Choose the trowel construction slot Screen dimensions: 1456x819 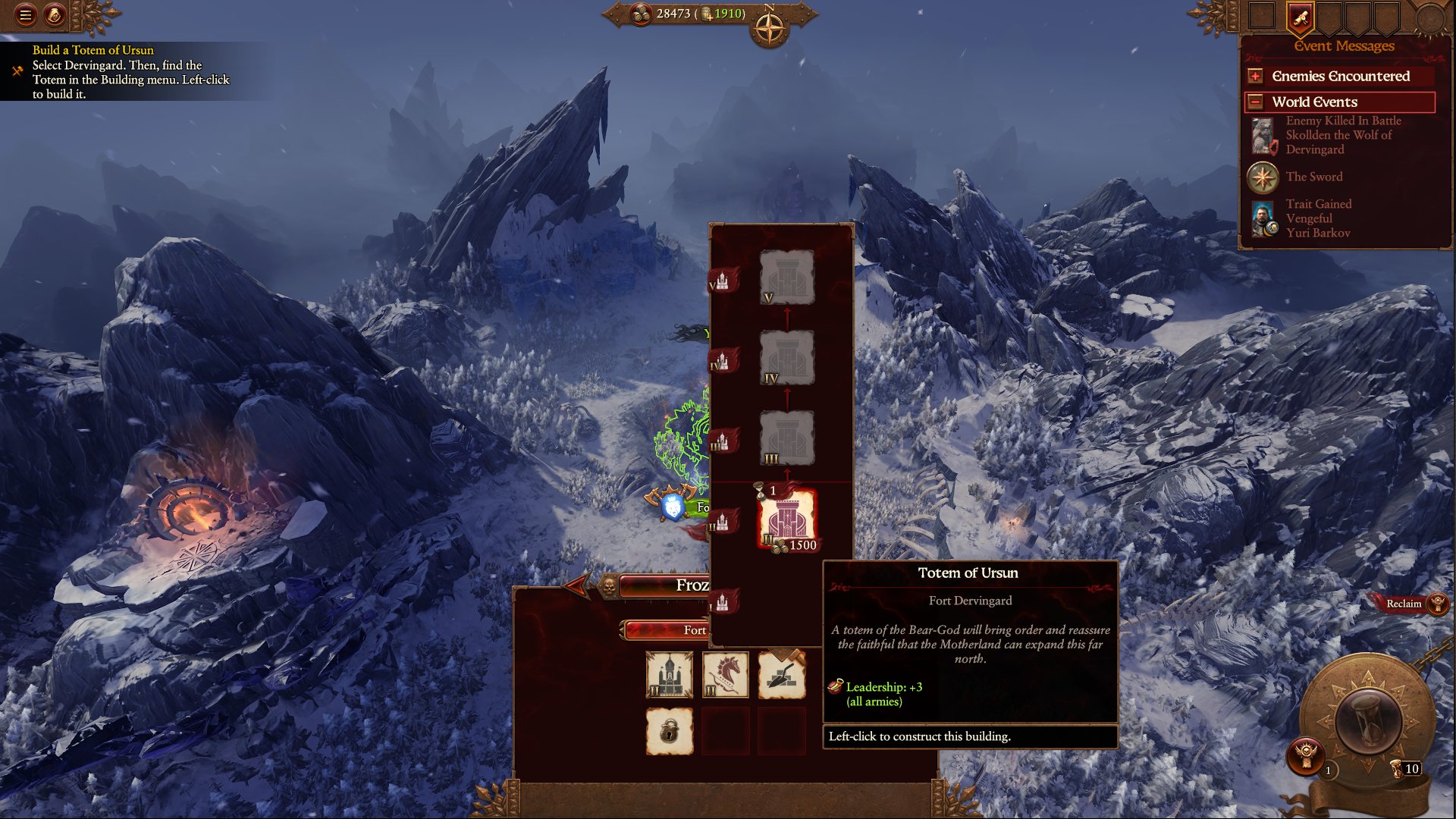coord(782,674)
